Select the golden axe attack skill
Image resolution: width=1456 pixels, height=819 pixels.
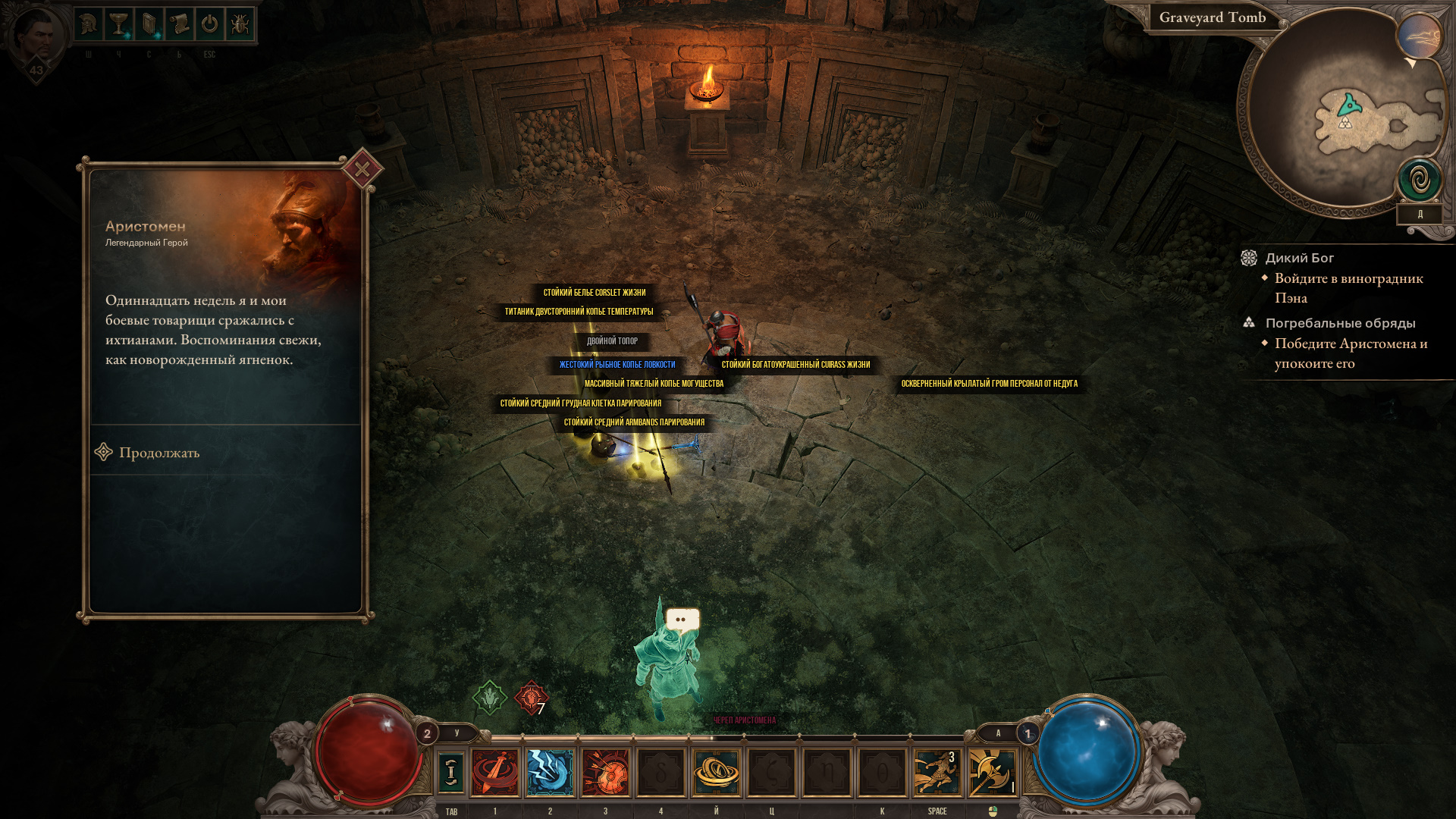[992, 772]
